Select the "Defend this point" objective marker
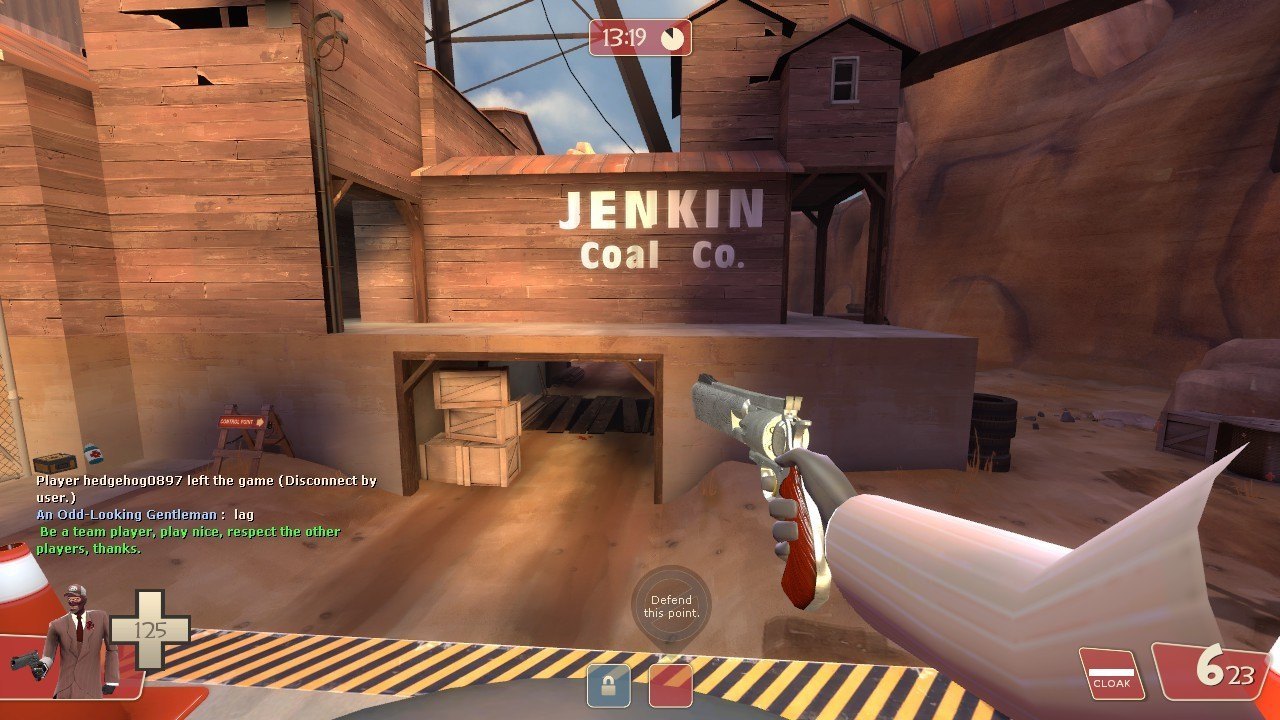The height and width of the screenshot is (720, 1280). click(x=671, y=606)
